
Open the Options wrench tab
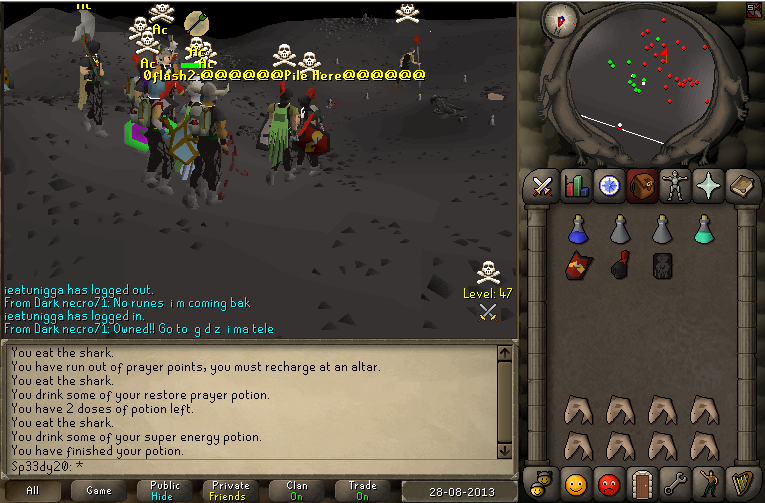(675, 483)
